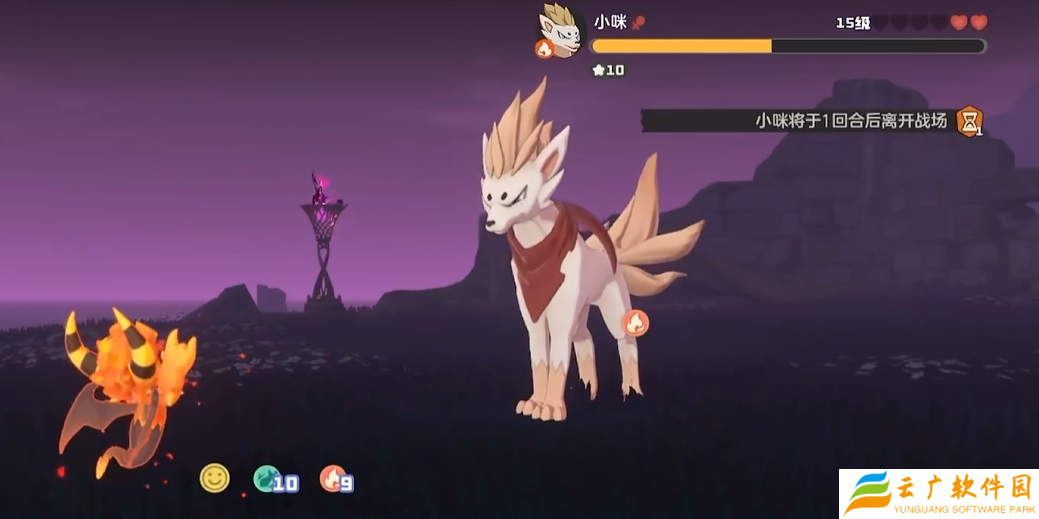Click the fire element badge on the portrait
This screenshot has width=1039, height=519.
click(545, 48)
